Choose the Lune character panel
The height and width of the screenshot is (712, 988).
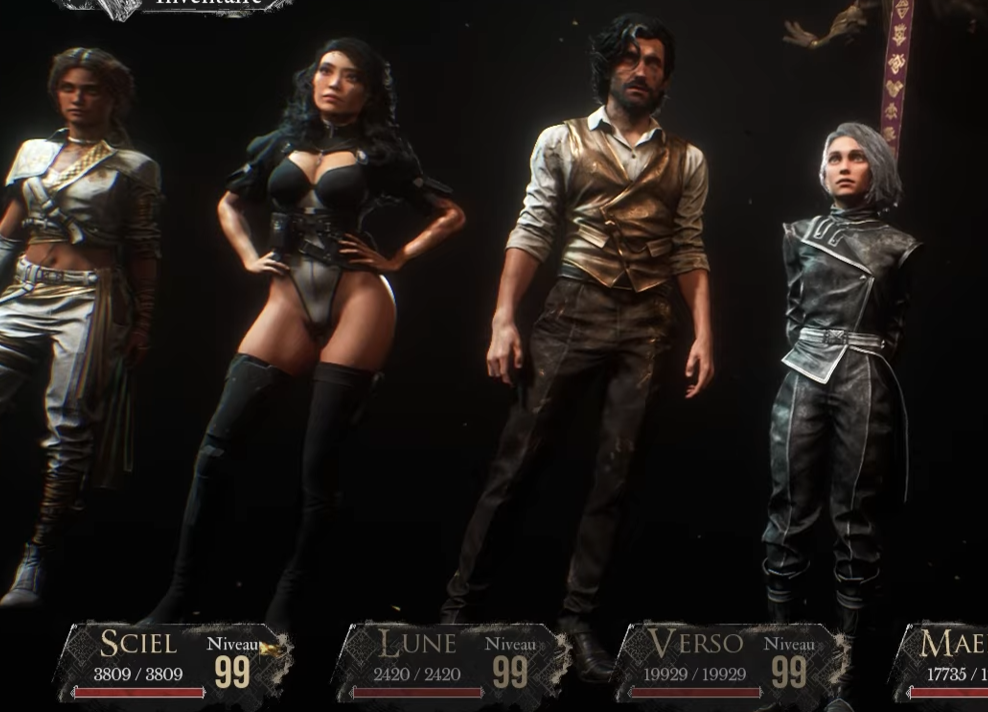[451, 662]
